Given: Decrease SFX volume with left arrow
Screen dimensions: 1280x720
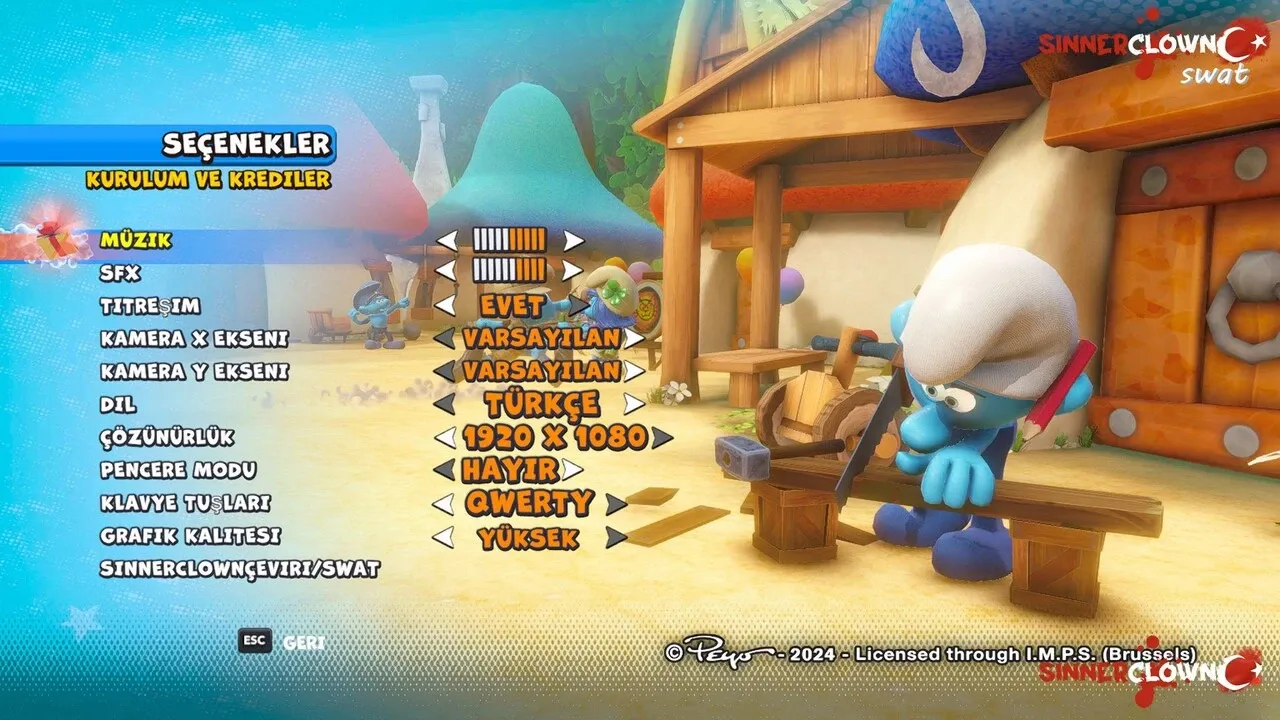Looking at the screenshot, I should 446,270.
